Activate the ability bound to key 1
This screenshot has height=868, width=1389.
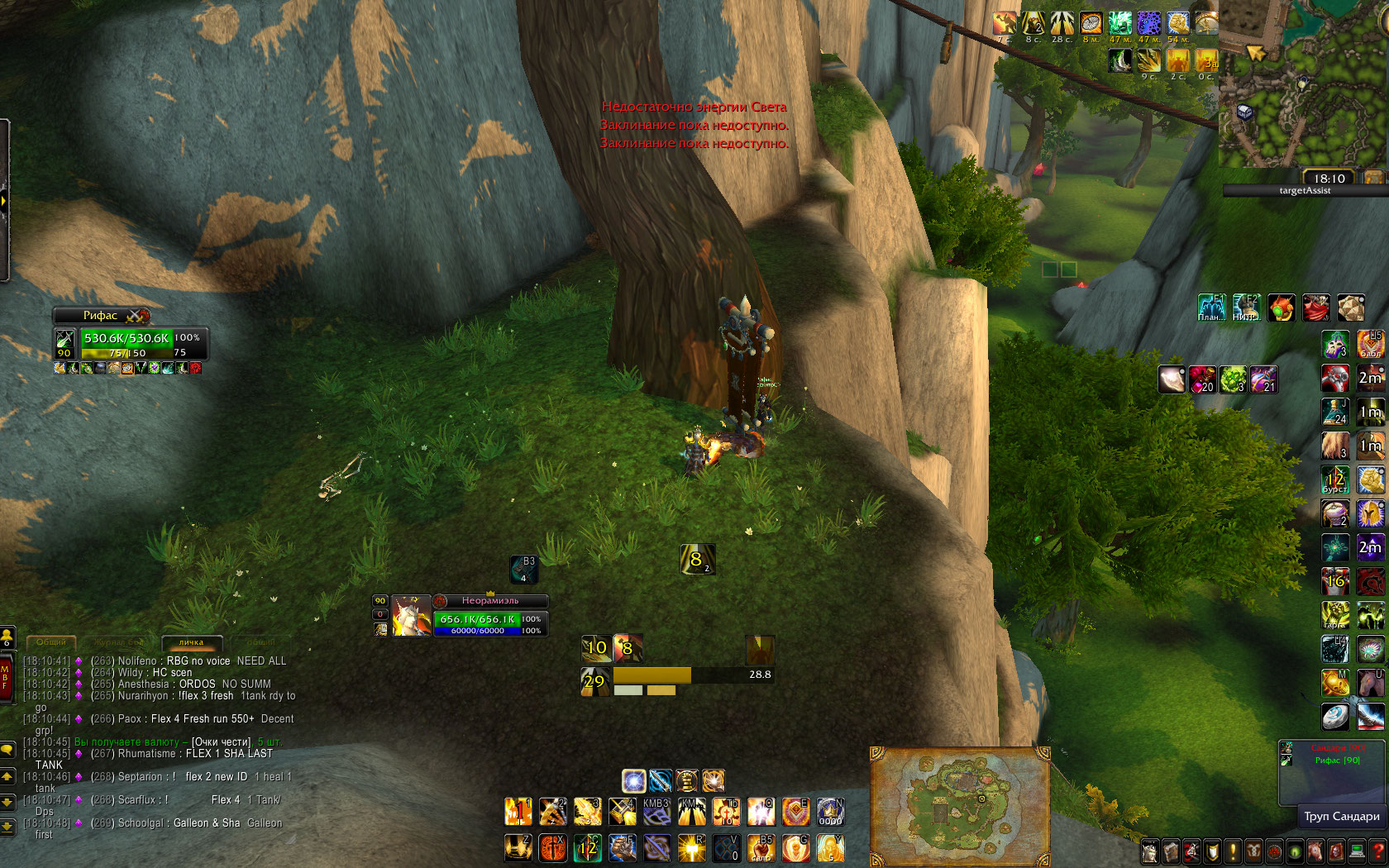518,812
